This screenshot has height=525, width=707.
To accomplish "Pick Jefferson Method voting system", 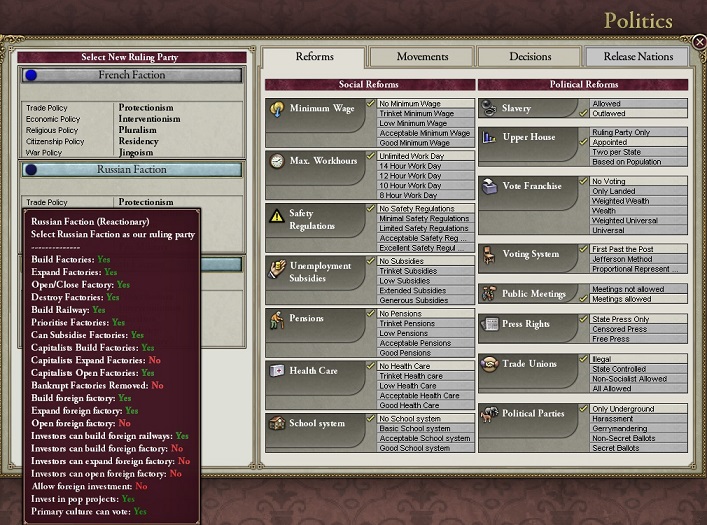I will 637,258.
